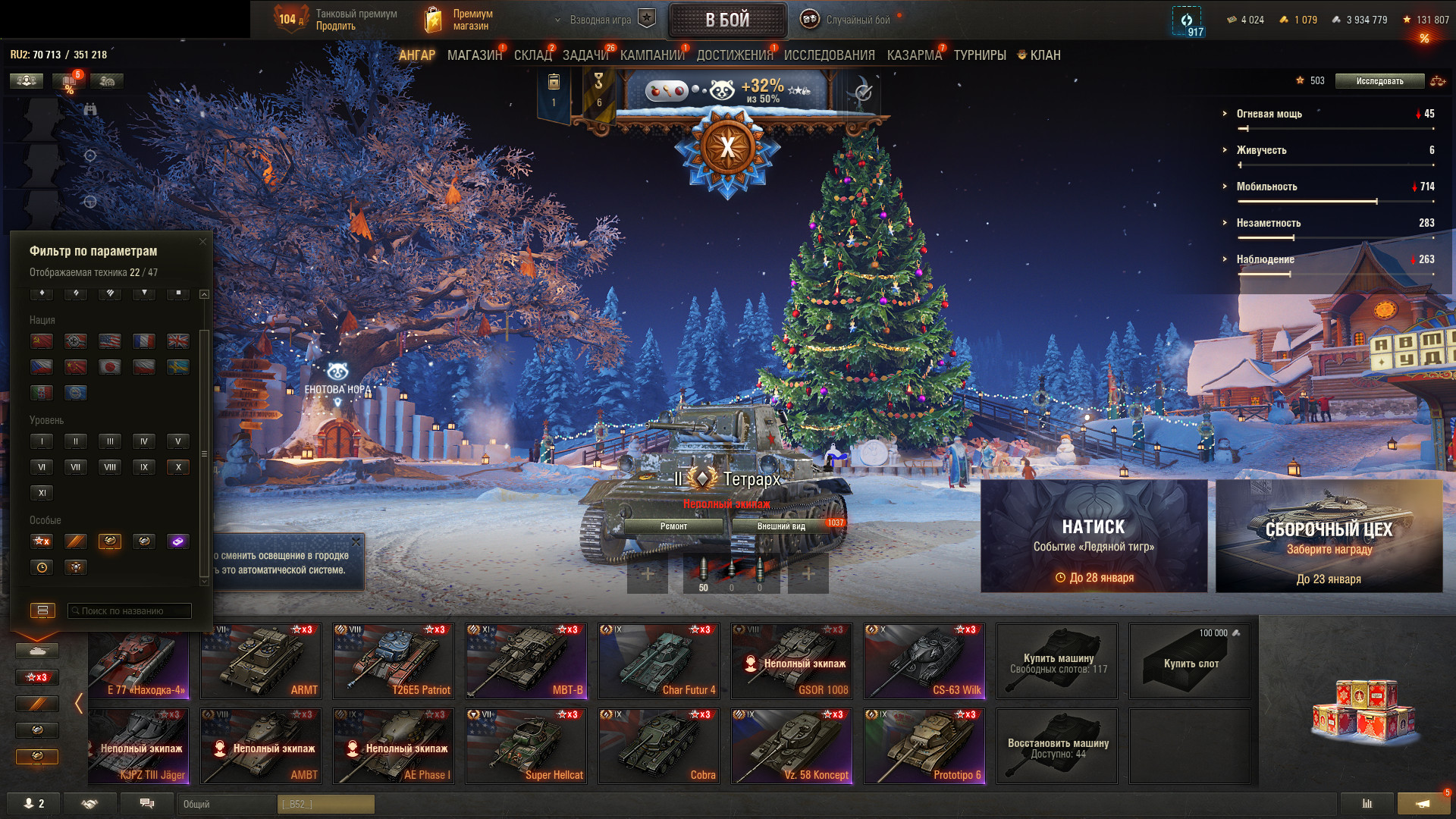Filter vehicles by tier X
This screenshot has height=819, width=1456.
[x=178, y=467]
